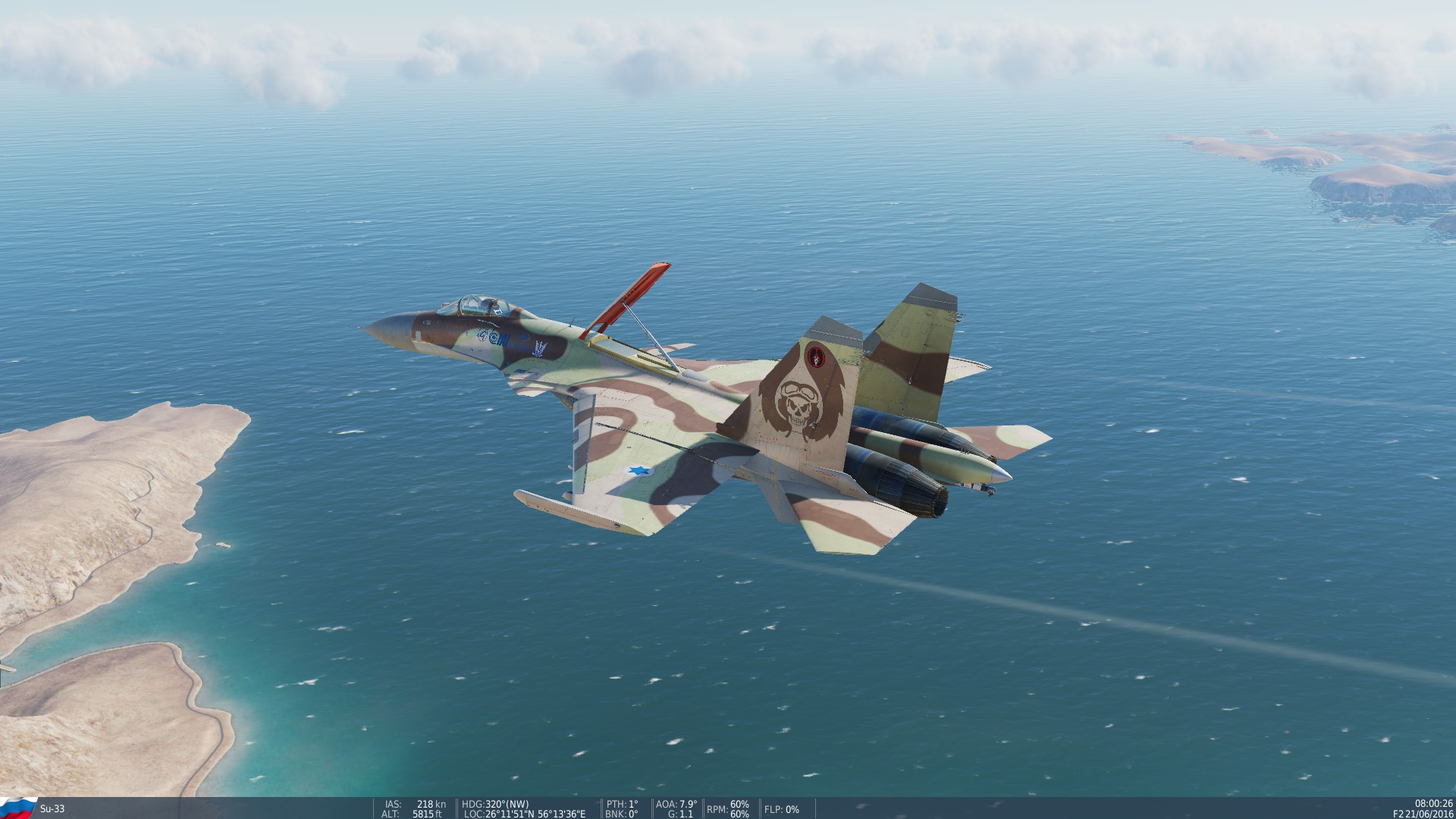Toggle the BNK bank angle display
1456x819 pixels.
point(620,811)
